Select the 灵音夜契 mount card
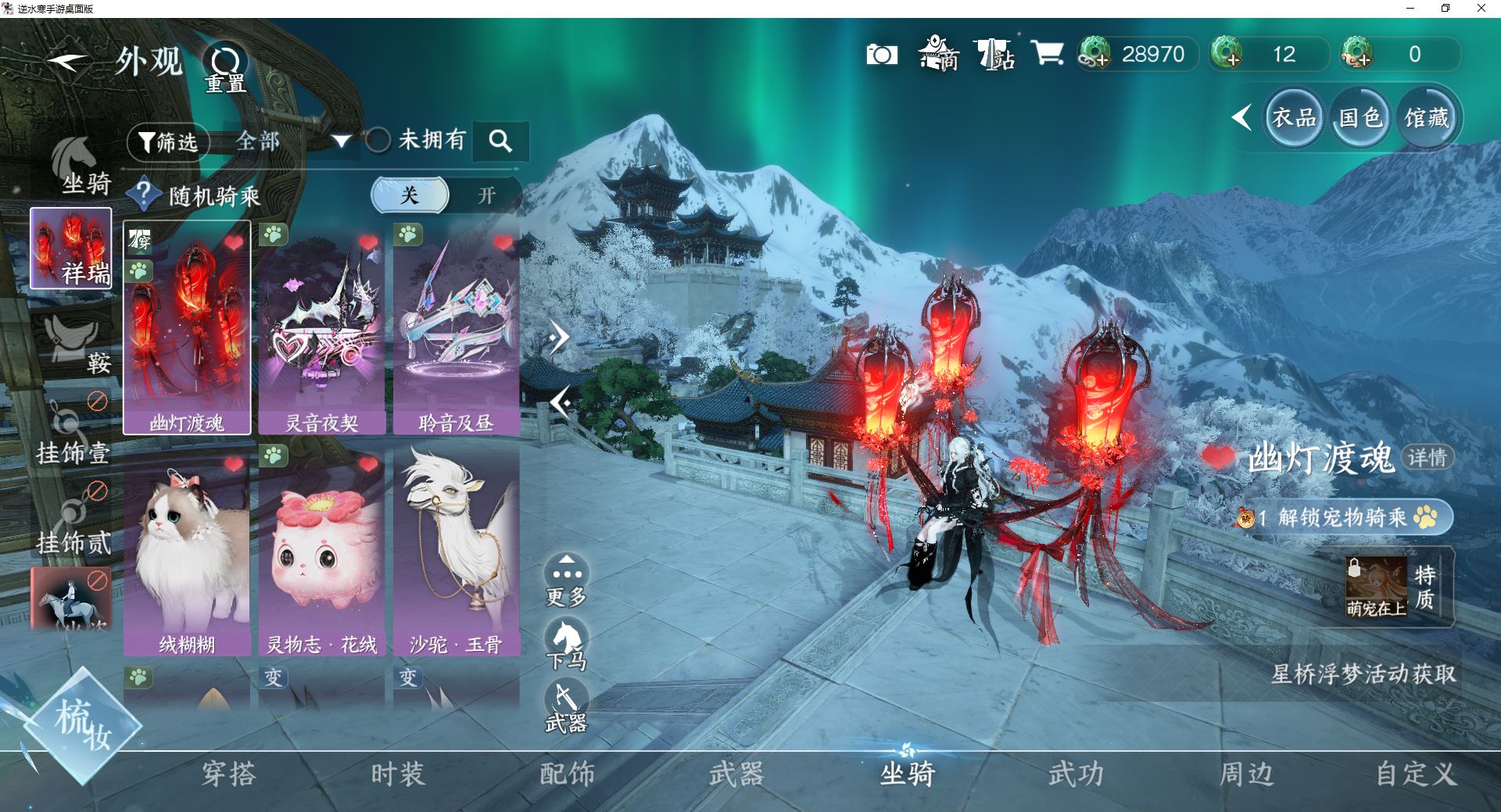This screenshot has height=812, width=1501. pos(322,328)
